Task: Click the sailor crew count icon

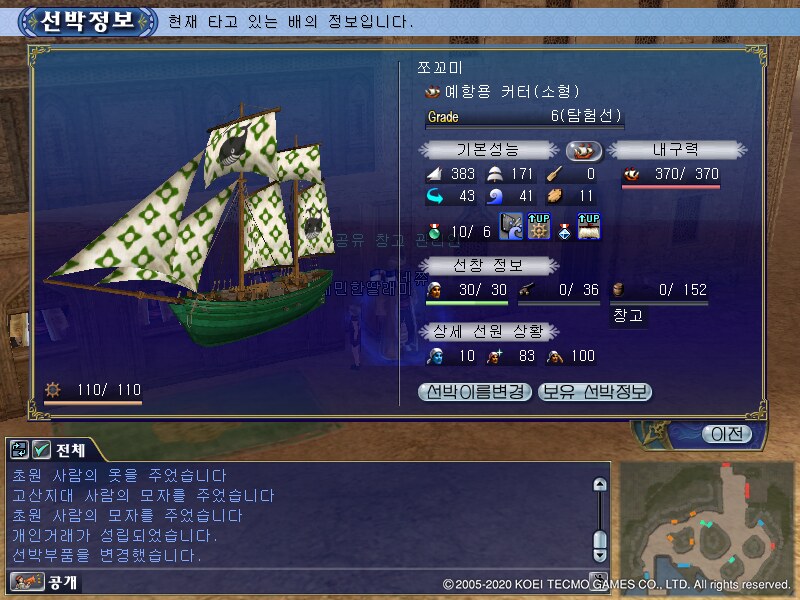Action: point(434,290)
